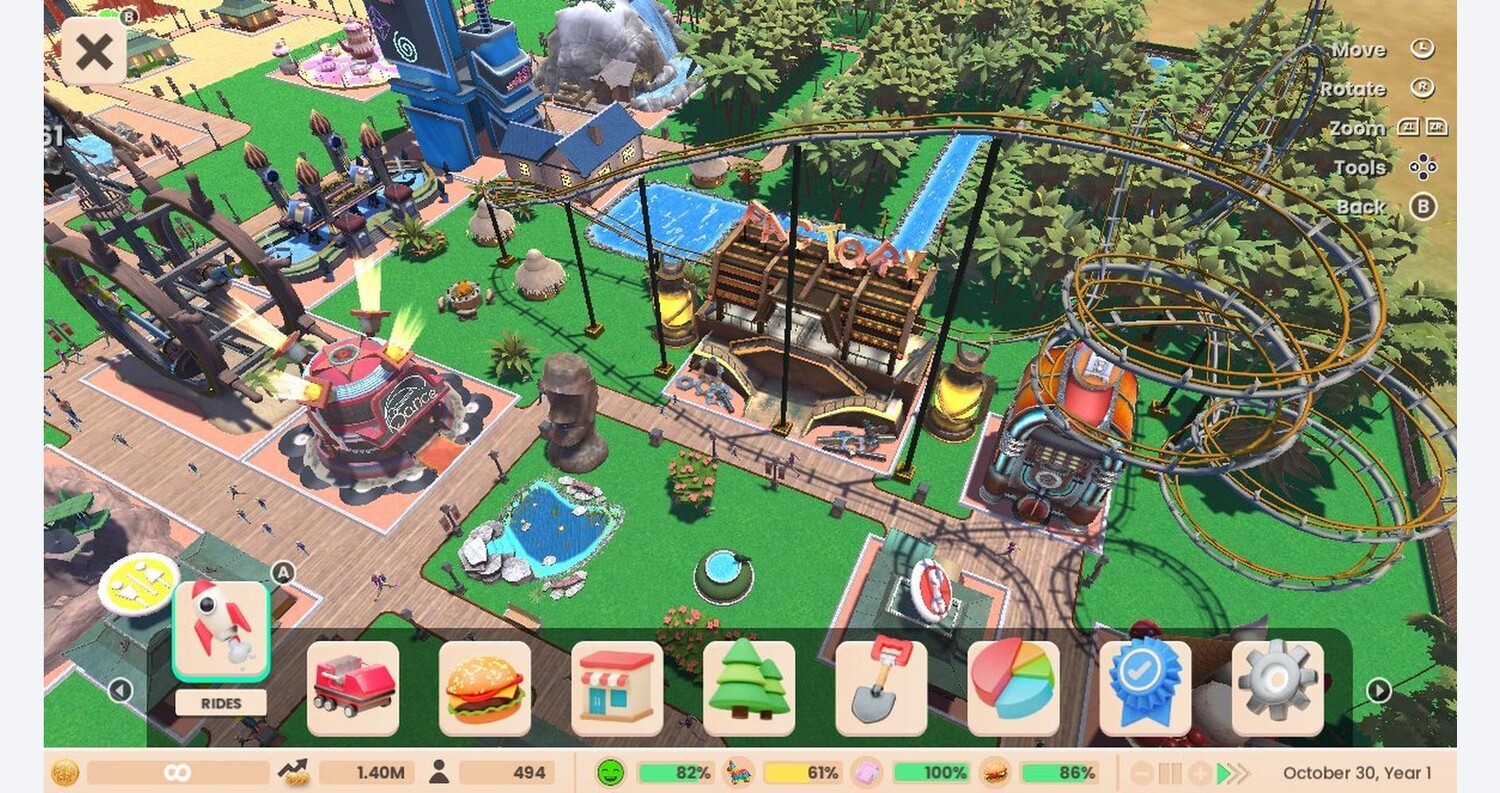Close the build toolbar with the X button
Image resolution: width=1500 pixels, height=793 pixels.
point(94,51)
